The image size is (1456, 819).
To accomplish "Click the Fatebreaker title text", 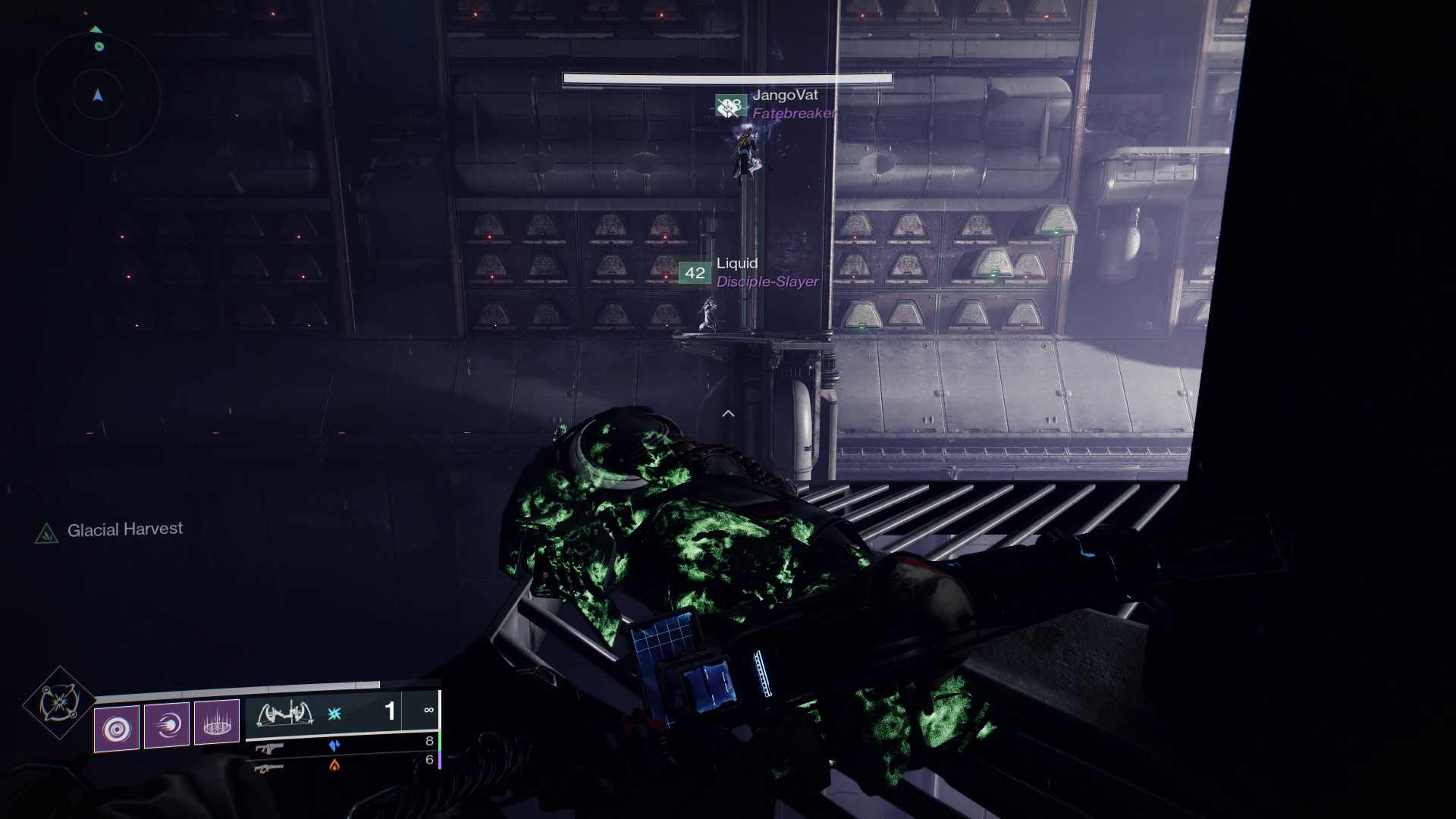I will pos(795,114).
